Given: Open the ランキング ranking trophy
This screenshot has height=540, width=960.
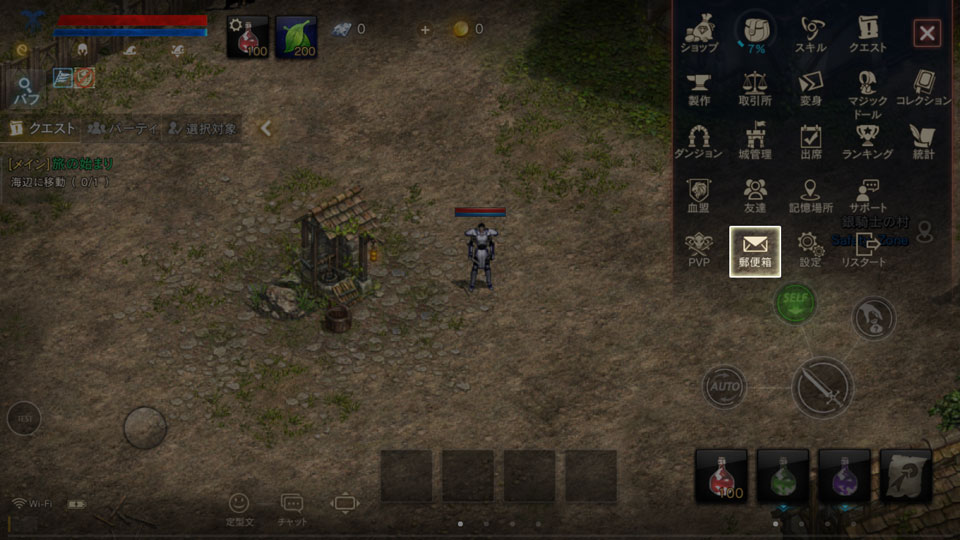Looking at the screenshot, I should tap(867, 141).
